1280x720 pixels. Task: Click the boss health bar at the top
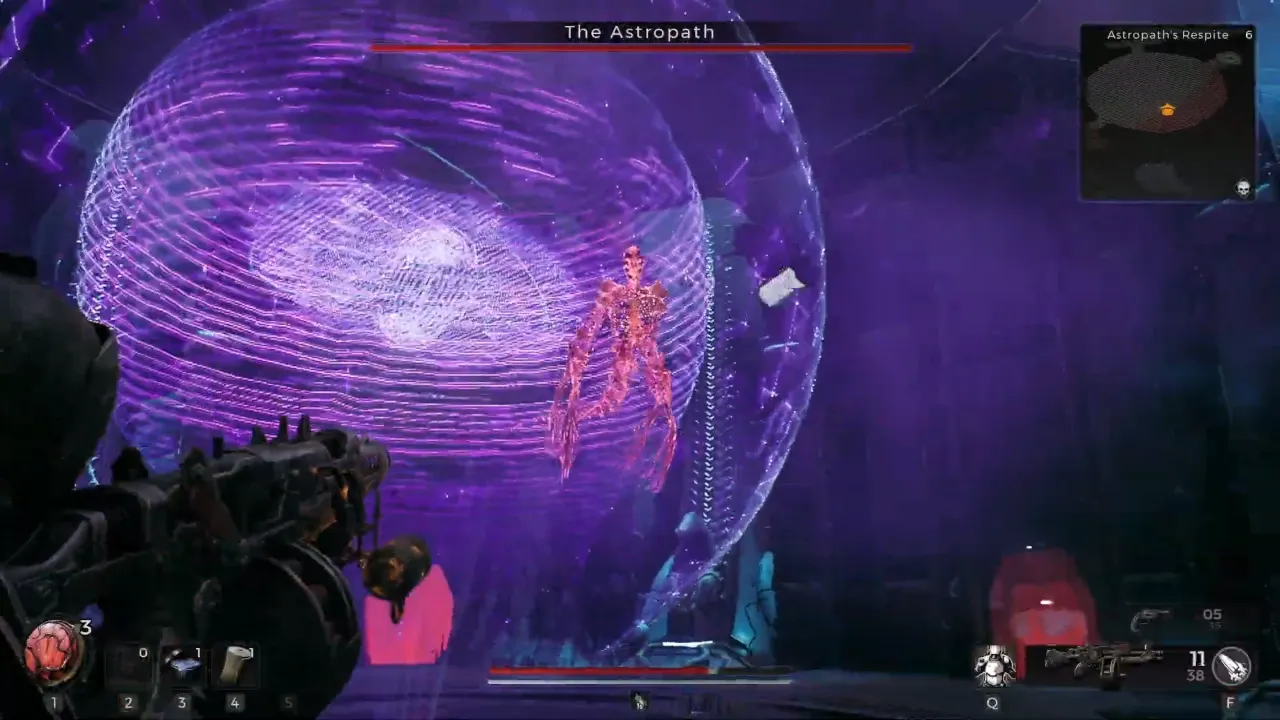(x=639, y=46)
